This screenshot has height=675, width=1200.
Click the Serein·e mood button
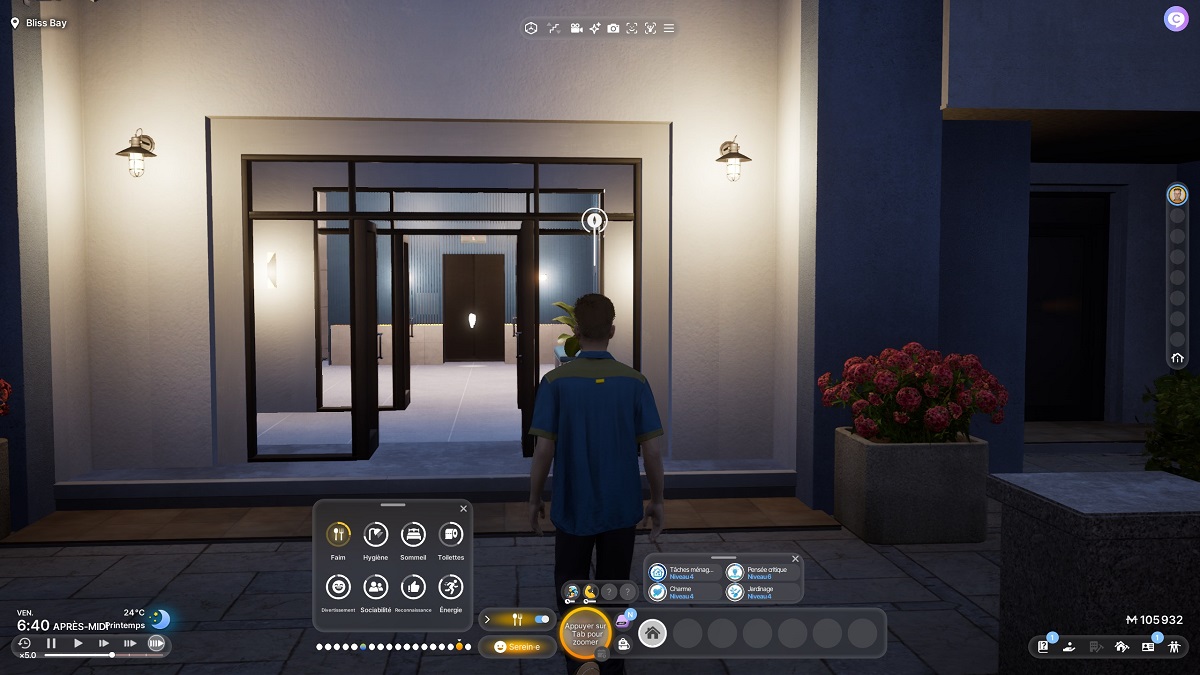pyautogui.click(x=517, y=647)
